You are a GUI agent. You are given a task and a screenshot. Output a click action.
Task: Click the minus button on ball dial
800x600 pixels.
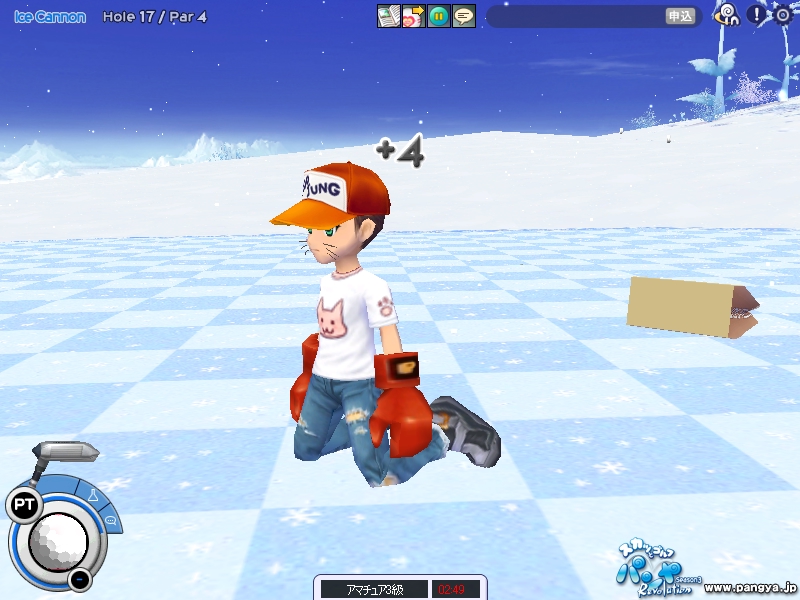click(x=80, y=579)
